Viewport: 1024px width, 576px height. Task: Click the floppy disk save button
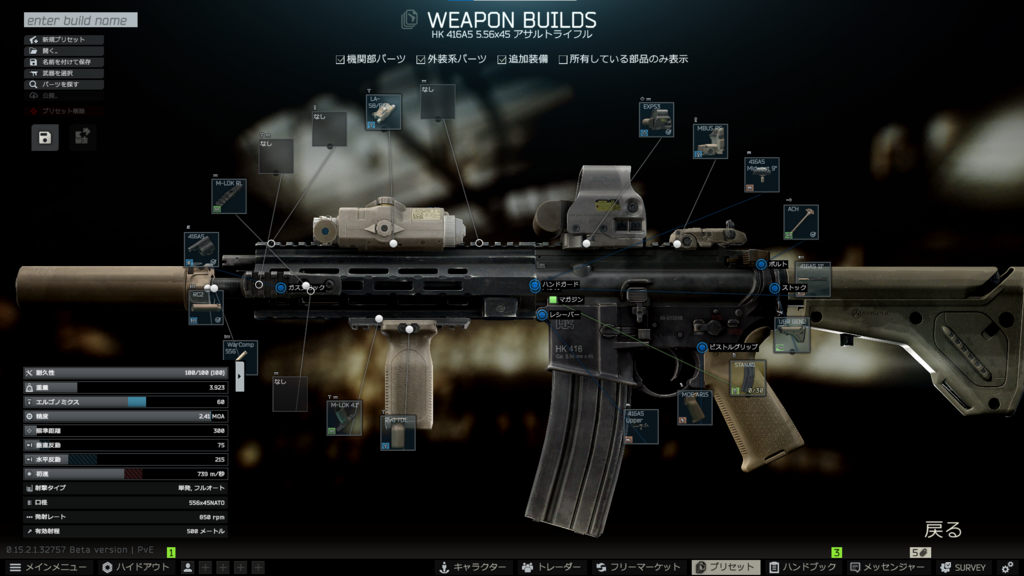(44, 137)
